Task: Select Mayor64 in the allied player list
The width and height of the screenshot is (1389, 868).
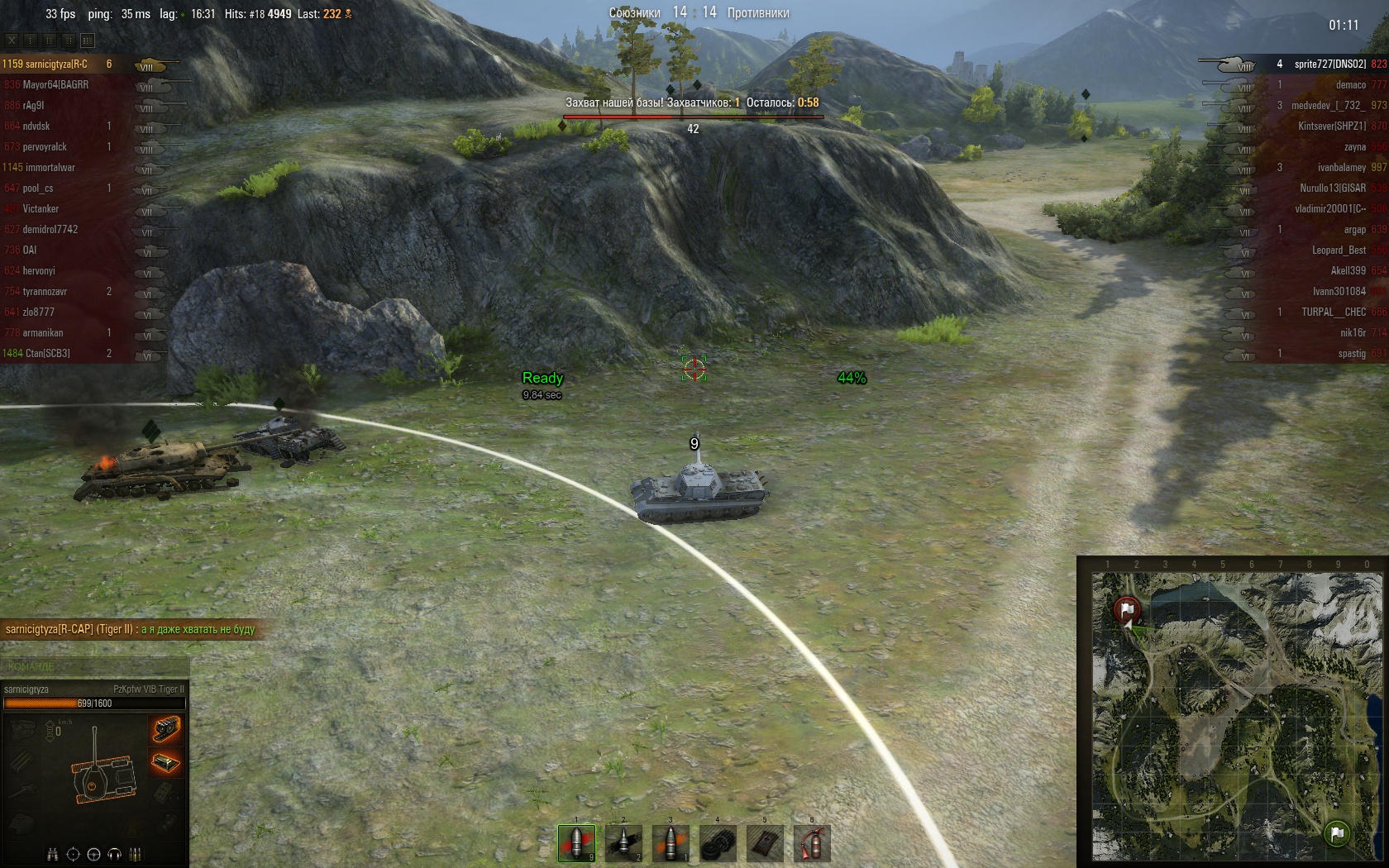Action: pos(55,85)
